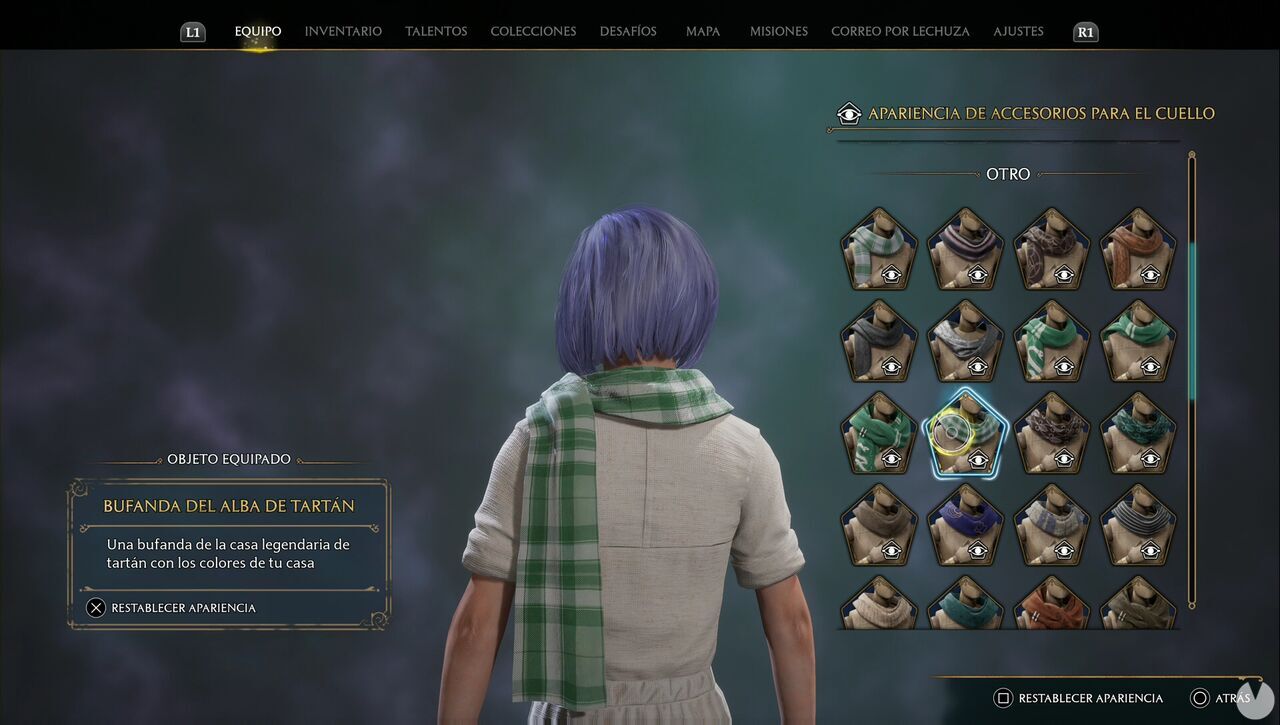This screenshot has height=725, width=1280.
Task: Open the COLECCIONES section
Action: click(x=533, y=31)
